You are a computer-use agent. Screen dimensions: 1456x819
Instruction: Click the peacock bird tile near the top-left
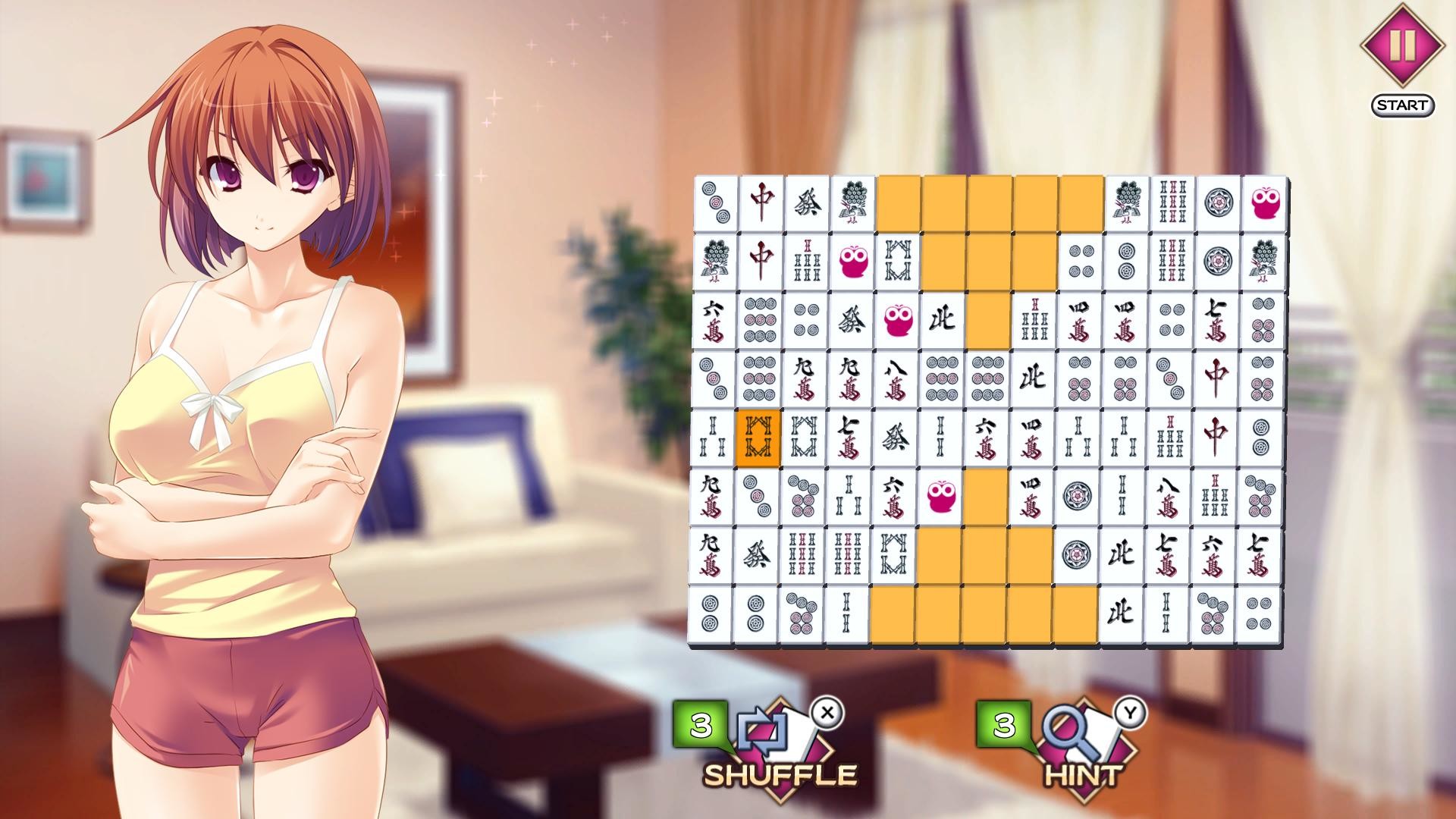[852, 200]
